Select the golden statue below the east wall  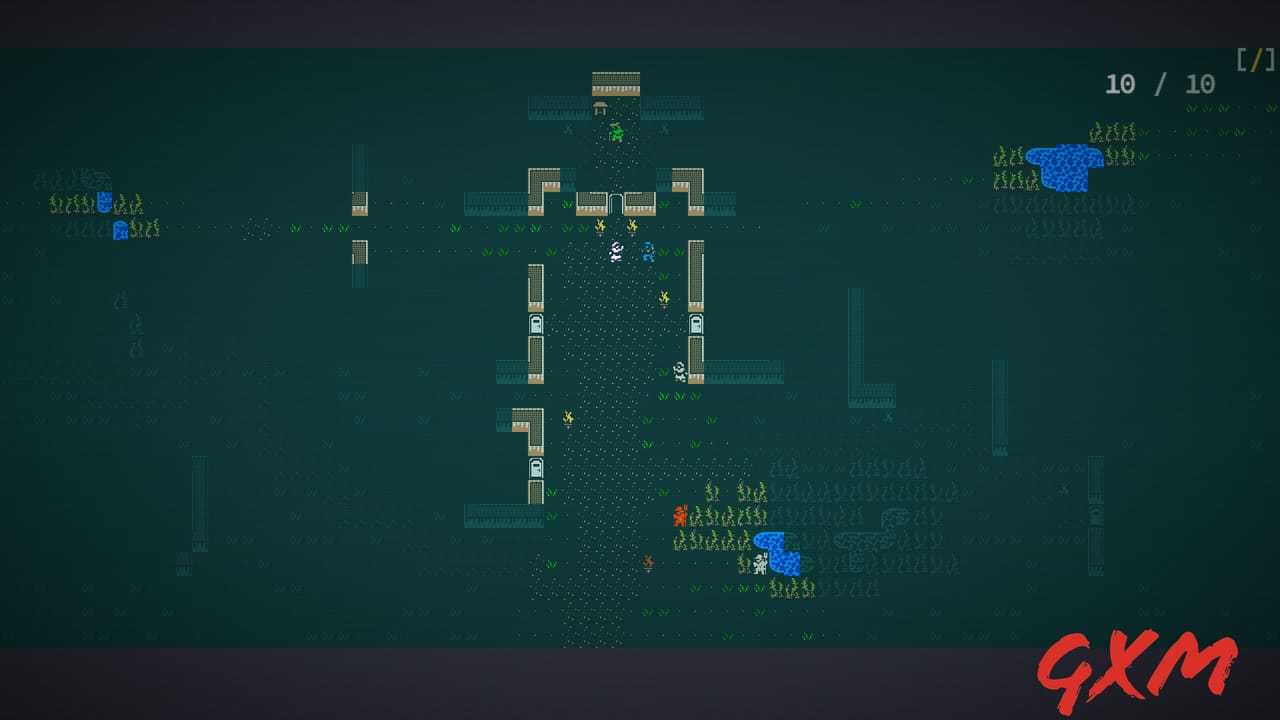click(x=662, y=297)
